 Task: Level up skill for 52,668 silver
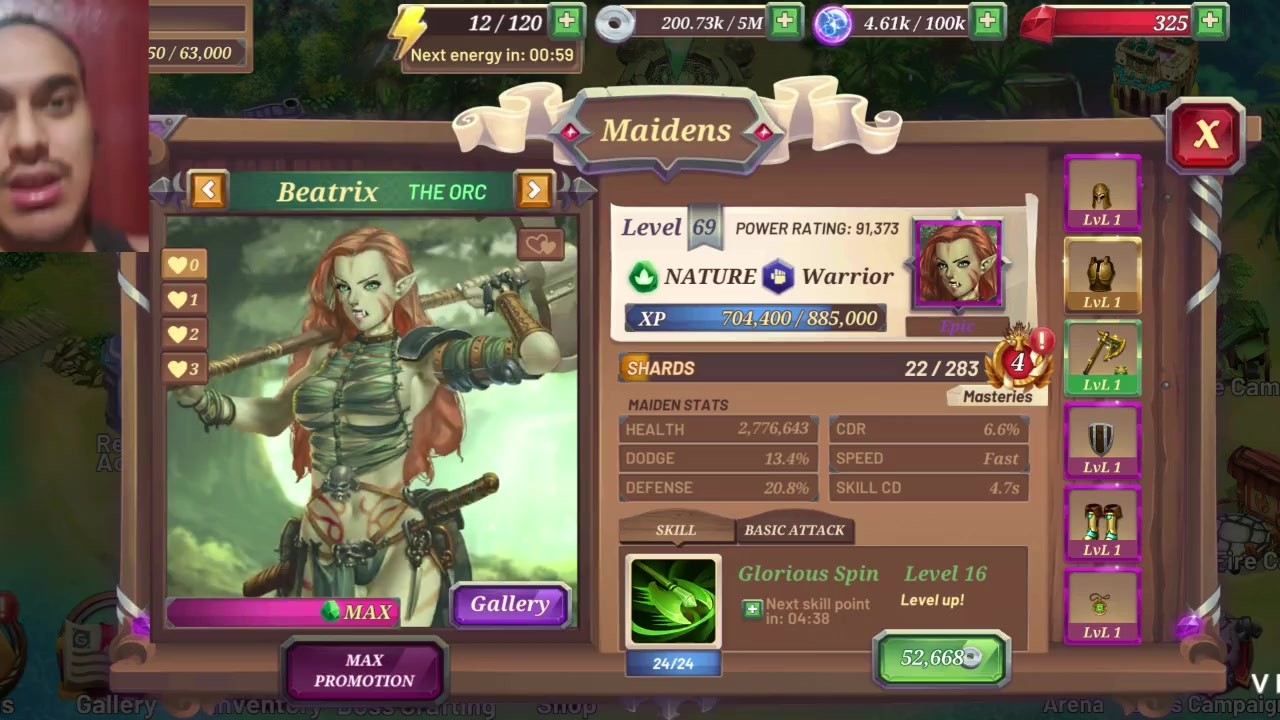click(940, 658)
